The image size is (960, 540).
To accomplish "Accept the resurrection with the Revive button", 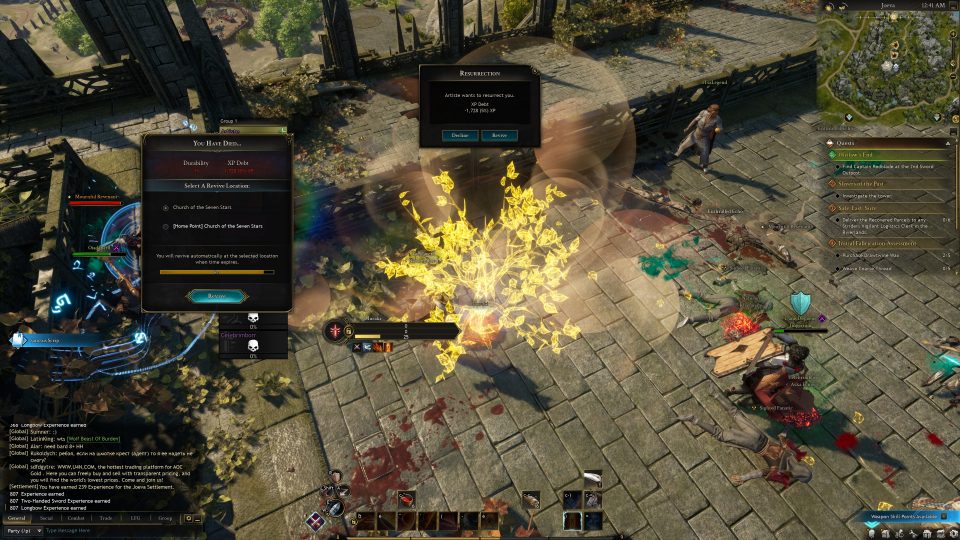I will tap(499, 135).
